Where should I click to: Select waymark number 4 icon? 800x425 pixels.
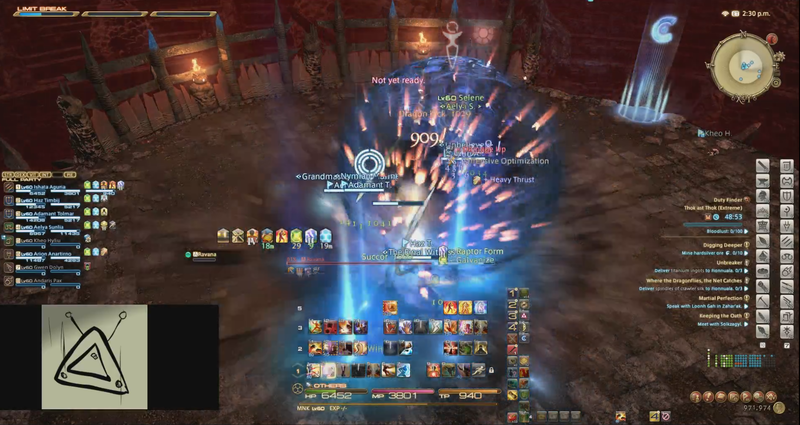coord(513,326)
